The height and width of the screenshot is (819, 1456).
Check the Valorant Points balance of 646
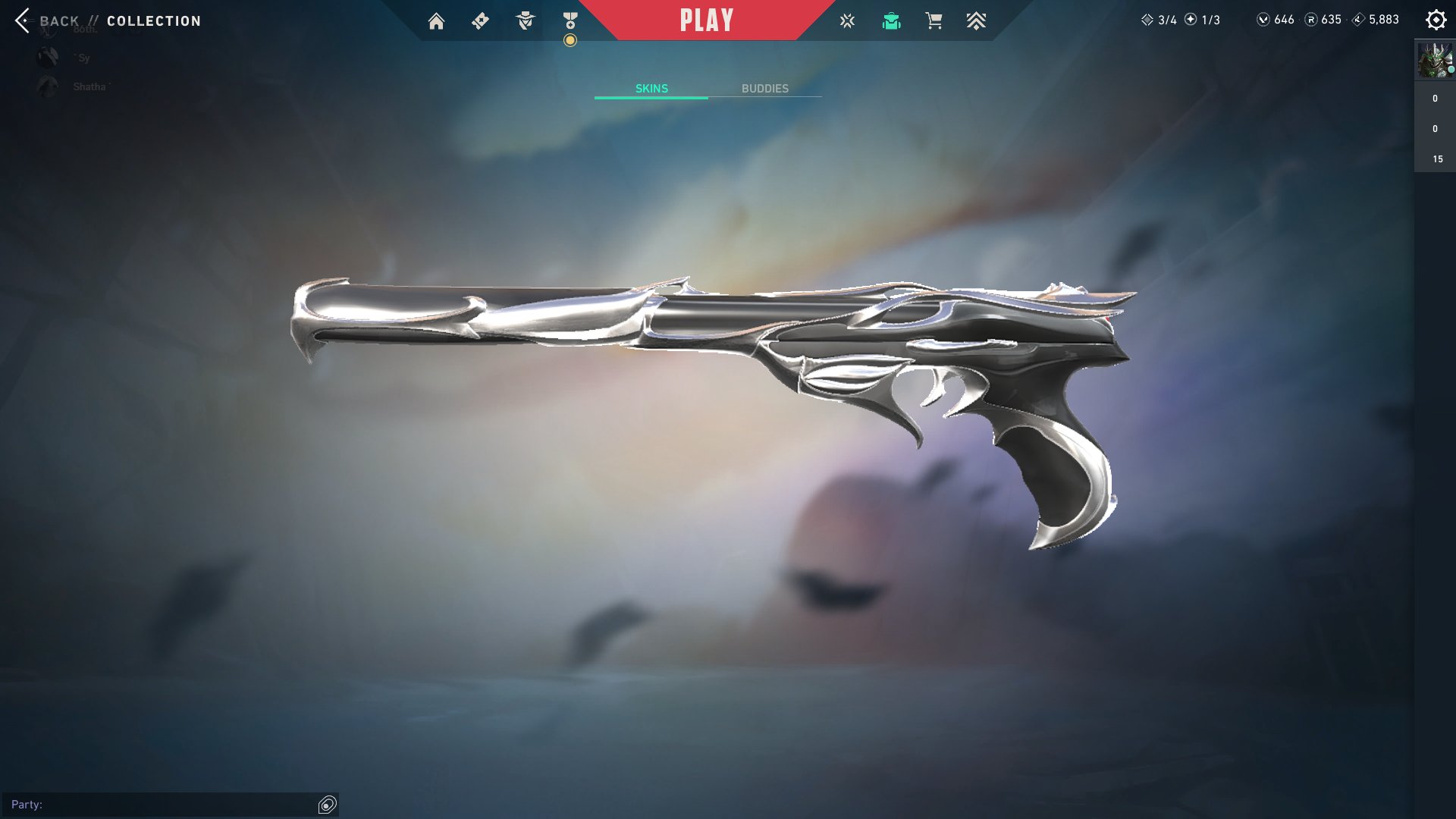coord(1276,20)
